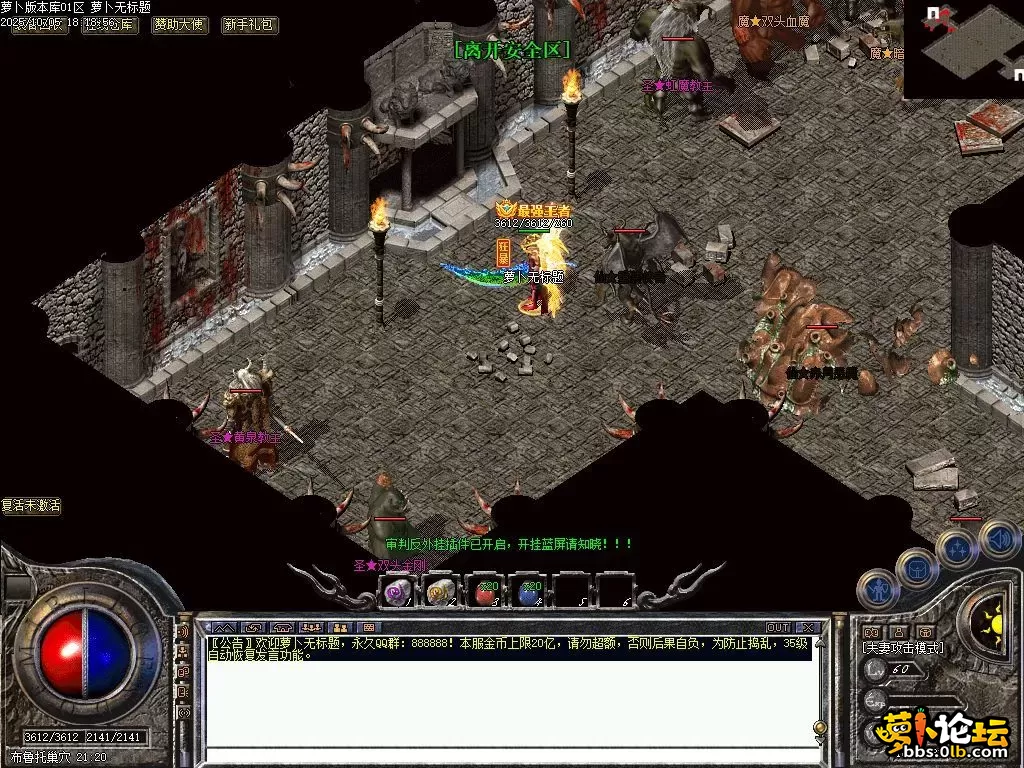Image resolution: width=1024 pixels, height=768 pixels.
Task: Switch the 夫妻攻击模式 attack mode label
Action: 902,648
